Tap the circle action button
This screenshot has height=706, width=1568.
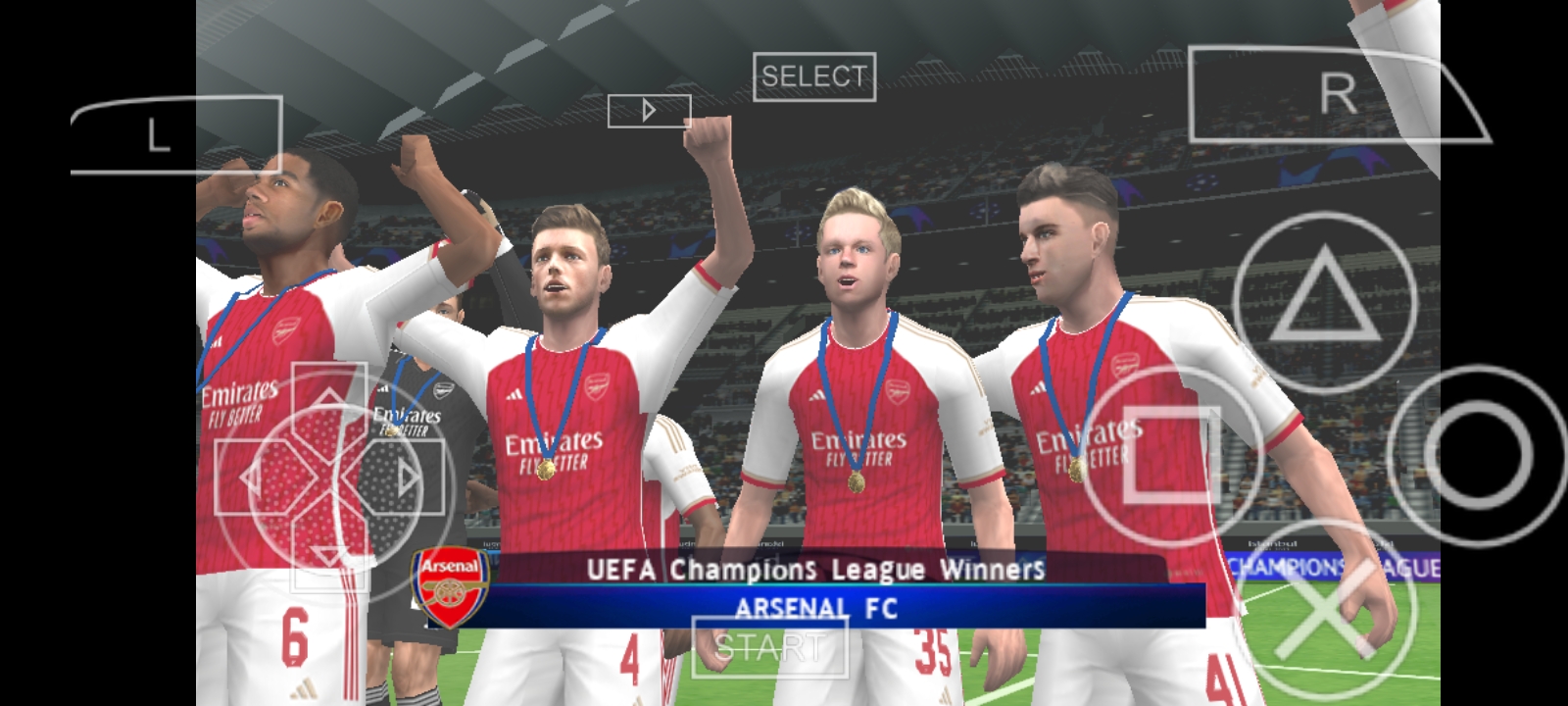click(x=1479, y=455)
